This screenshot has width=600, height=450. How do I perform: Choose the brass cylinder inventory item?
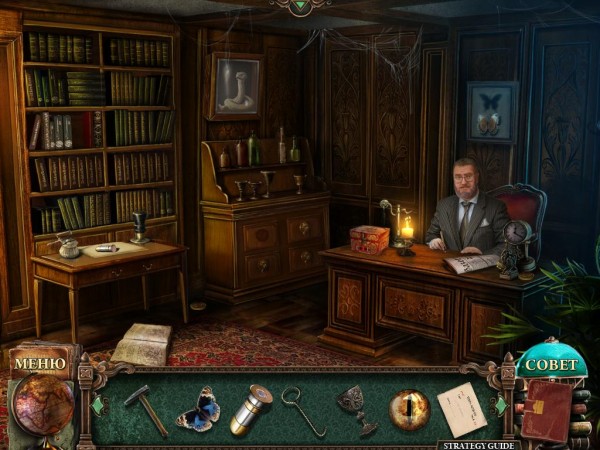250,409
